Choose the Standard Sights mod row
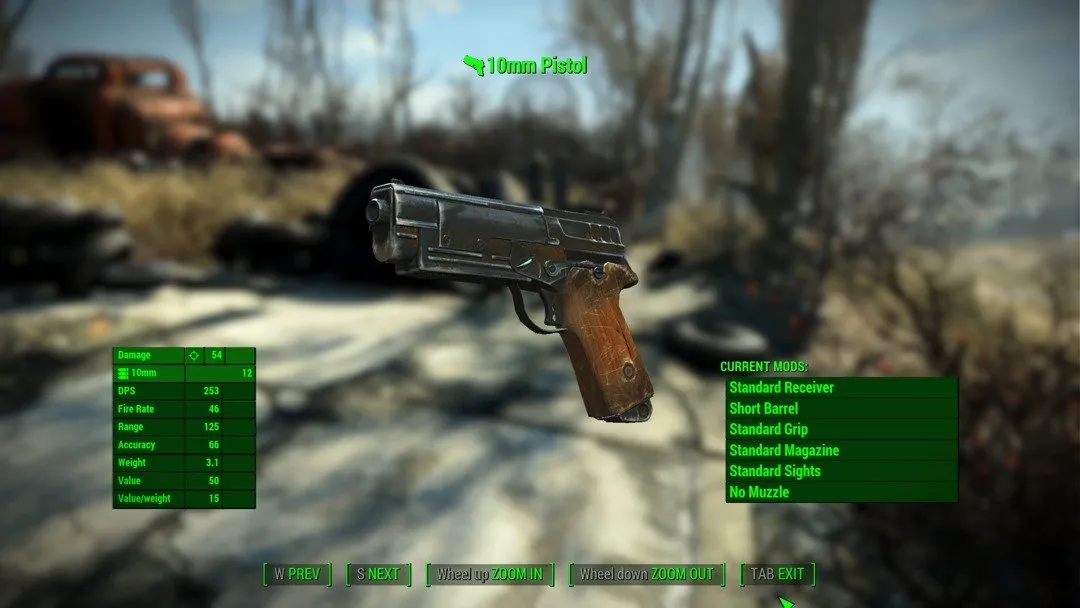1080x608 pixels. point(841,471)
